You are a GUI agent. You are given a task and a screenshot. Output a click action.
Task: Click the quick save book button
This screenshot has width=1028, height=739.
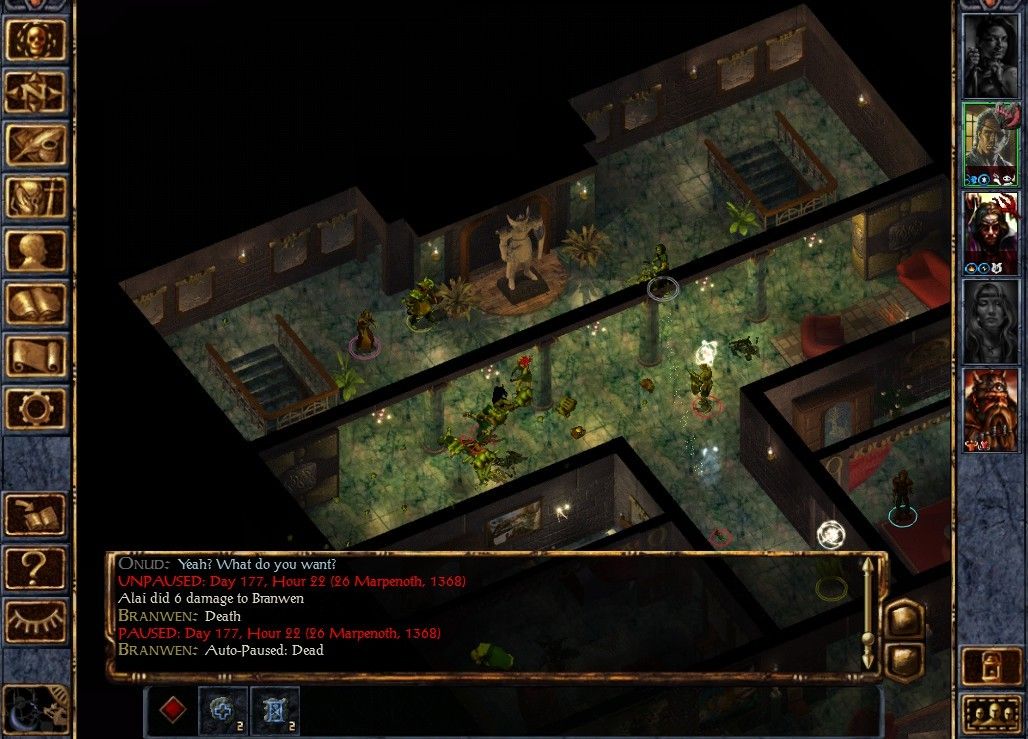(36, 515)
